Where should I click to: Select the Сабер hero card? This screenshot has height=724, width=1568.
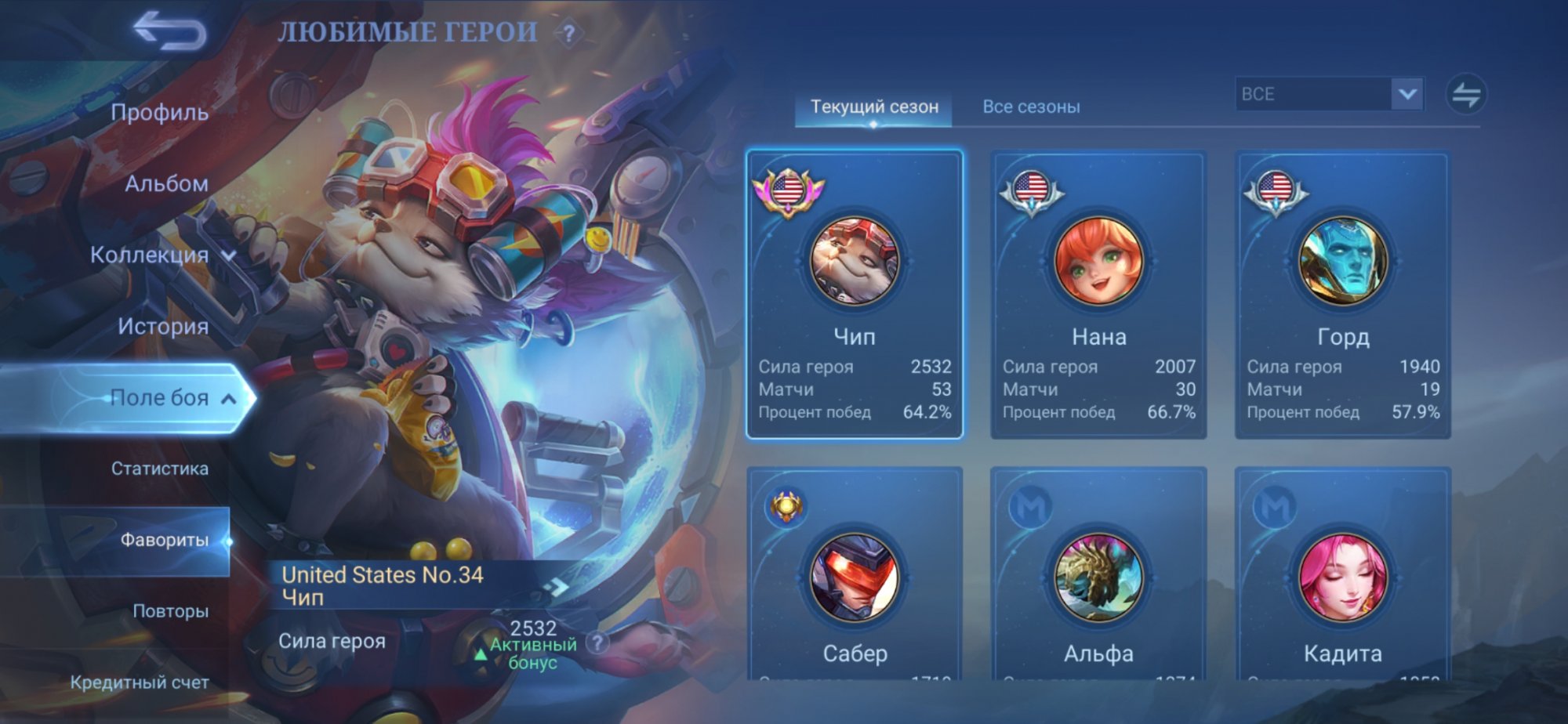coord(855,580)
